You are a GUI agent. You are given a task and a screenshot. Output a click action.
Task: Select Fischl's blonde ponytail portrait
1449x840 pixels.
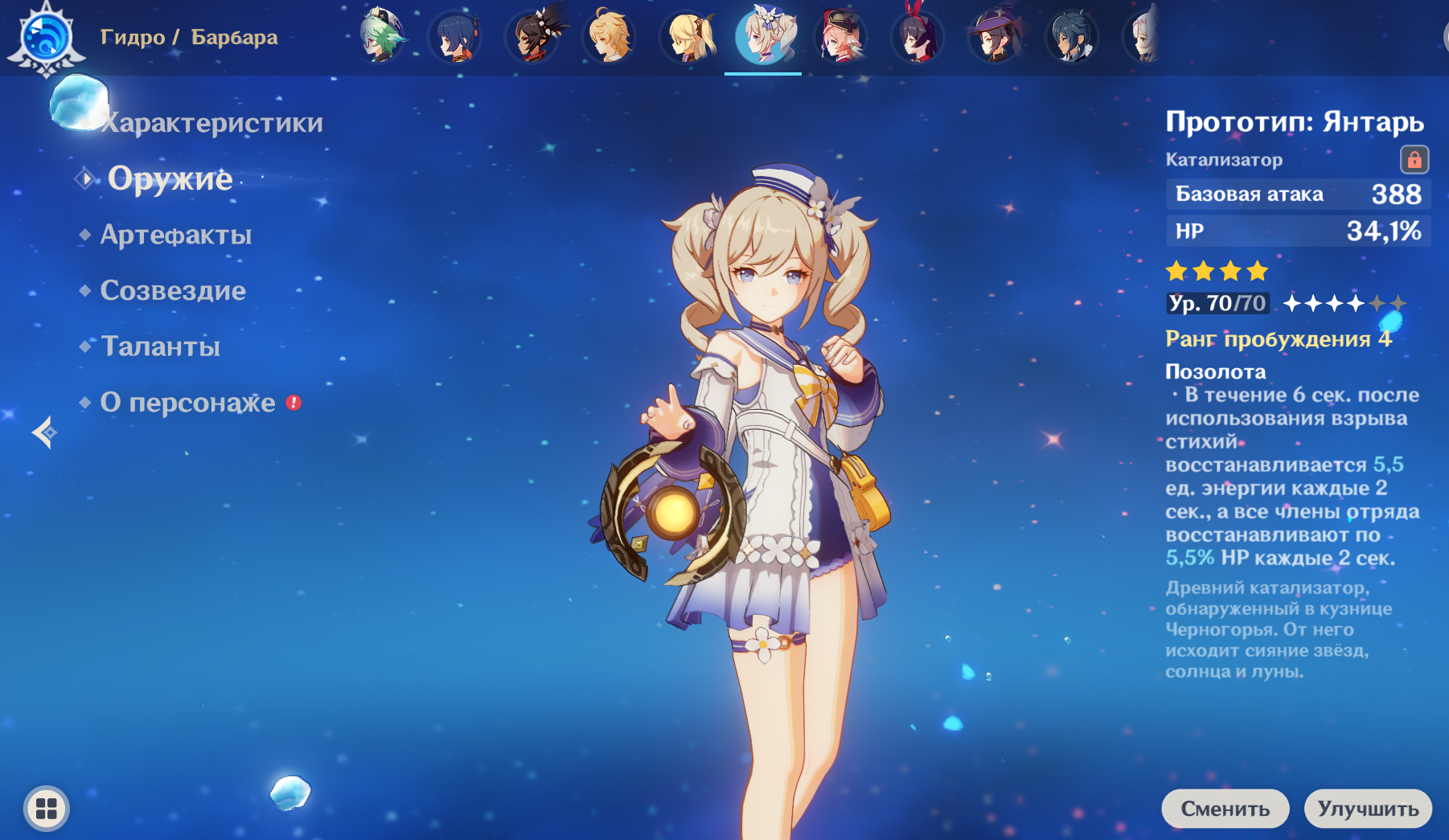point(687,36)
